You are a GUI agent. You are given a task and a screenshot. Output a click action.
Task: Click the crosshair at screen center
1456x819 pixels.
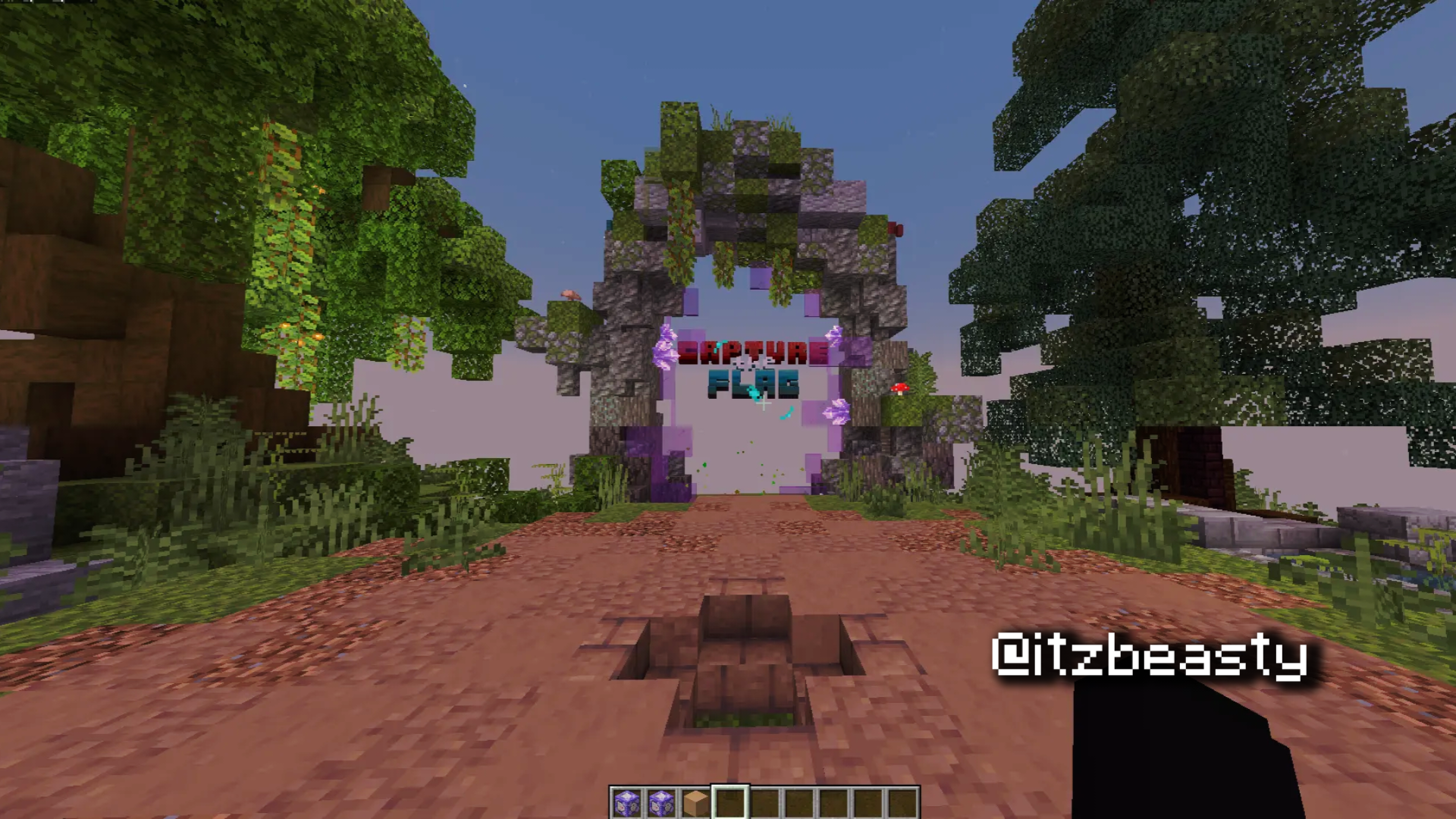pos(763,403)
